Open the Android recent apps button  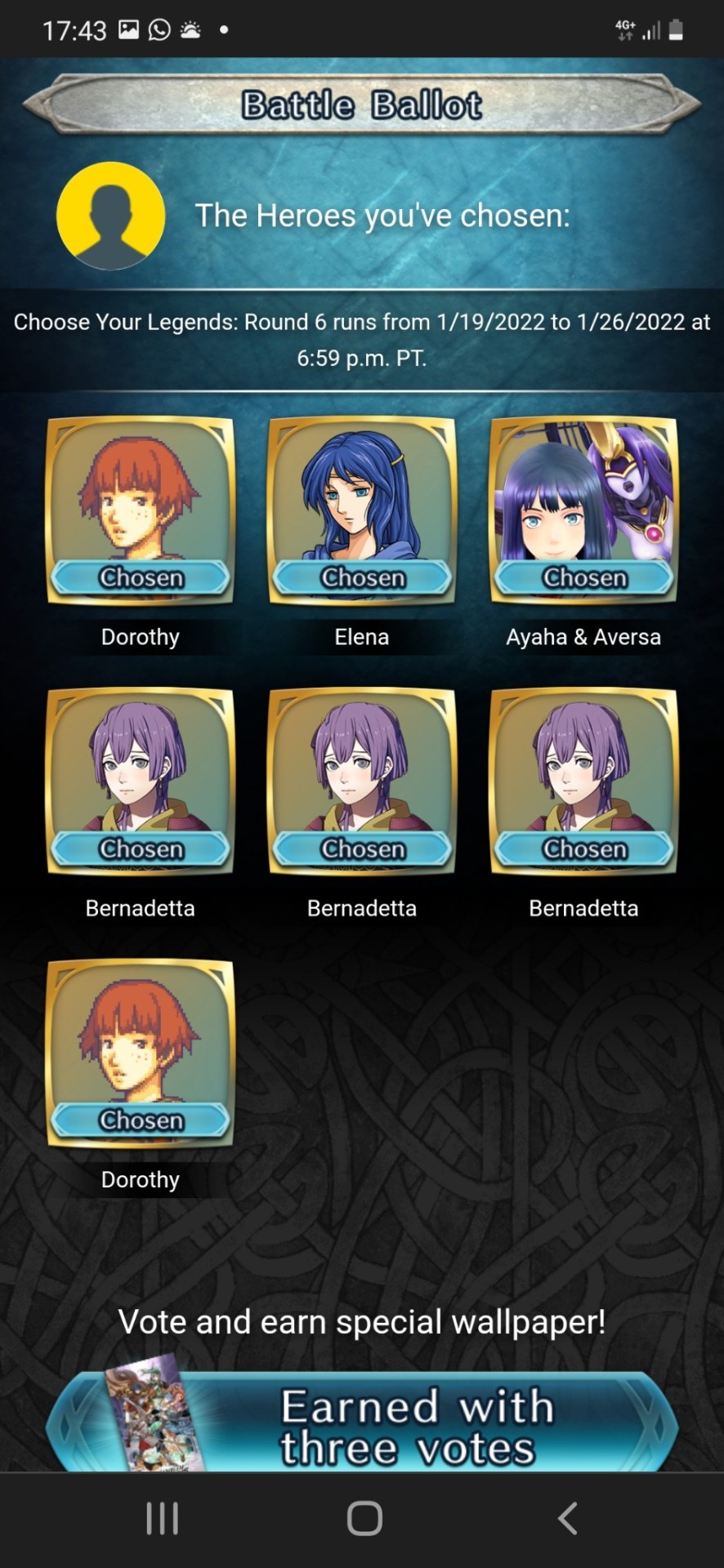(x=162, y=1519)
